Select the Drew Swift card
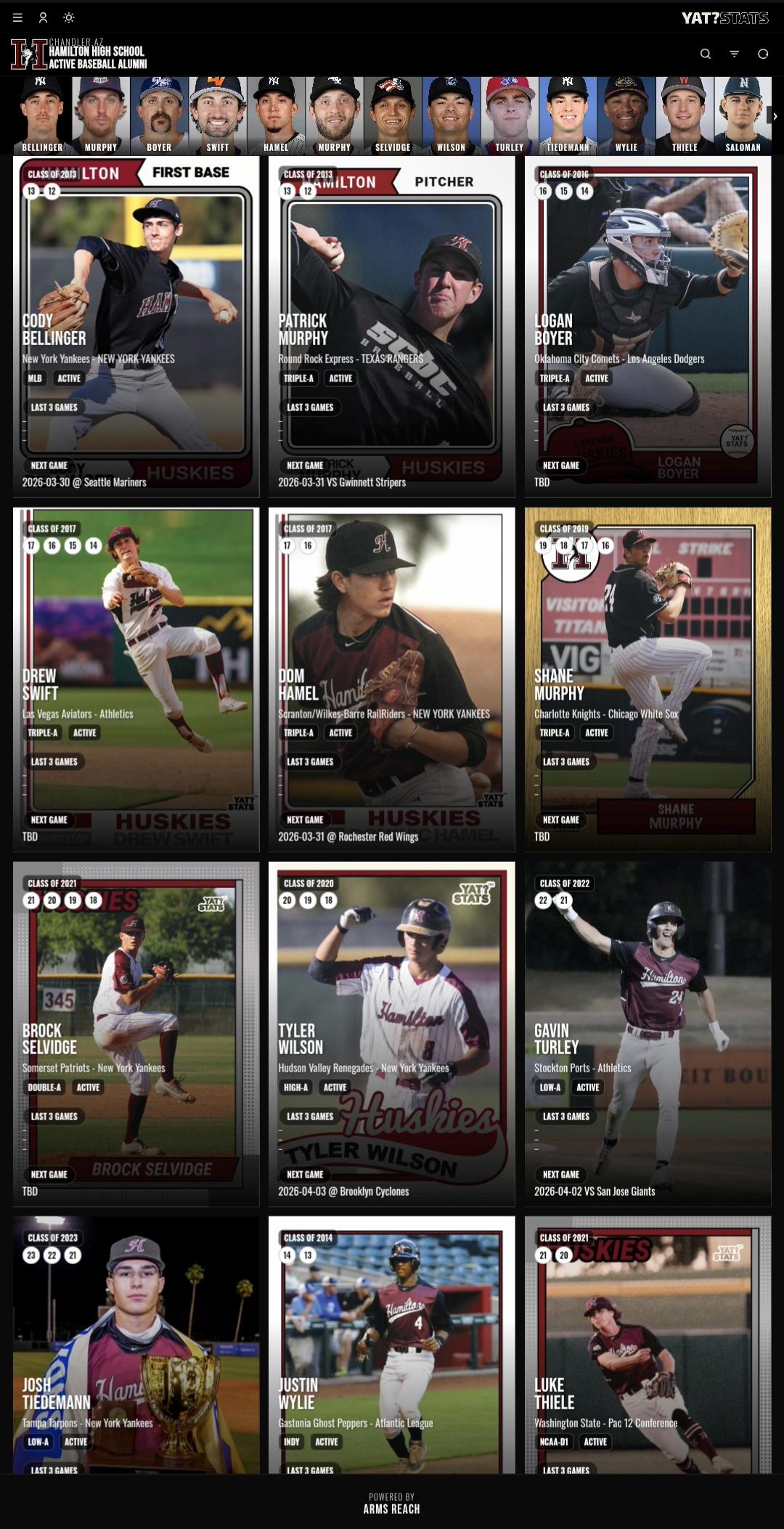Screen dimensions: 784x1529 (136, 679)
